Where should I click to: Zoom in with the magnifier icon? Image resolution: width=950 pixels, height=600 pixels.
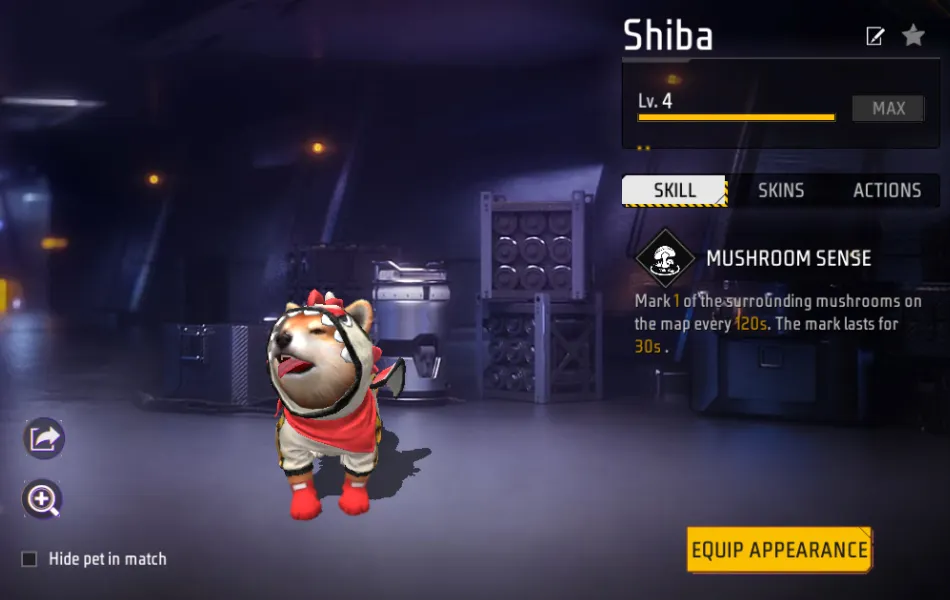43,500
